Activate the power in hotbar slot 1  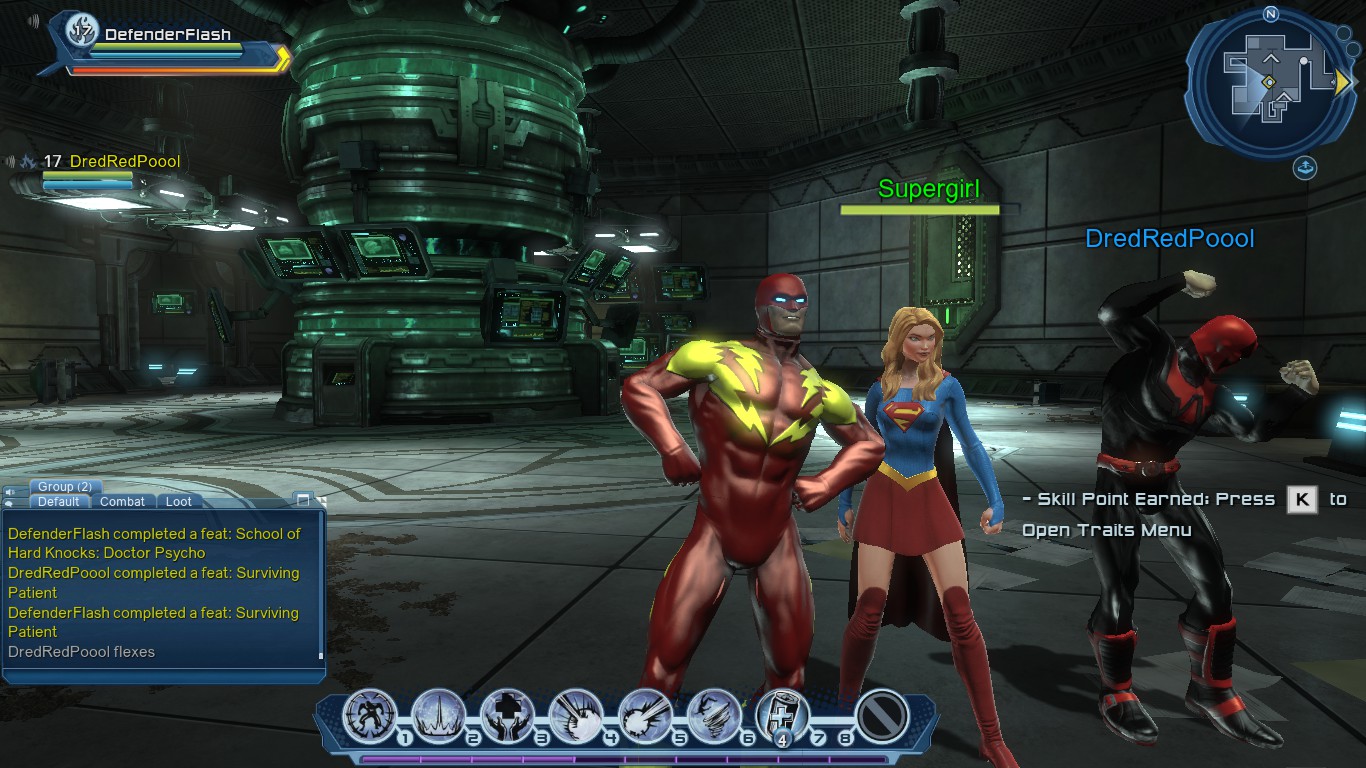coord(369,717)
